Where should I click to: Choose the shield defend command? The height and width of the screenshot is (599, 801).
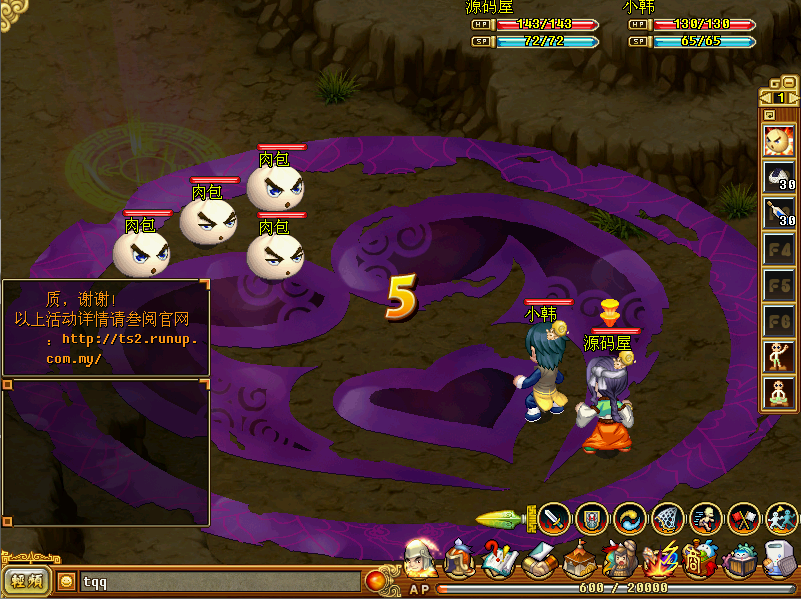point(591,518)
